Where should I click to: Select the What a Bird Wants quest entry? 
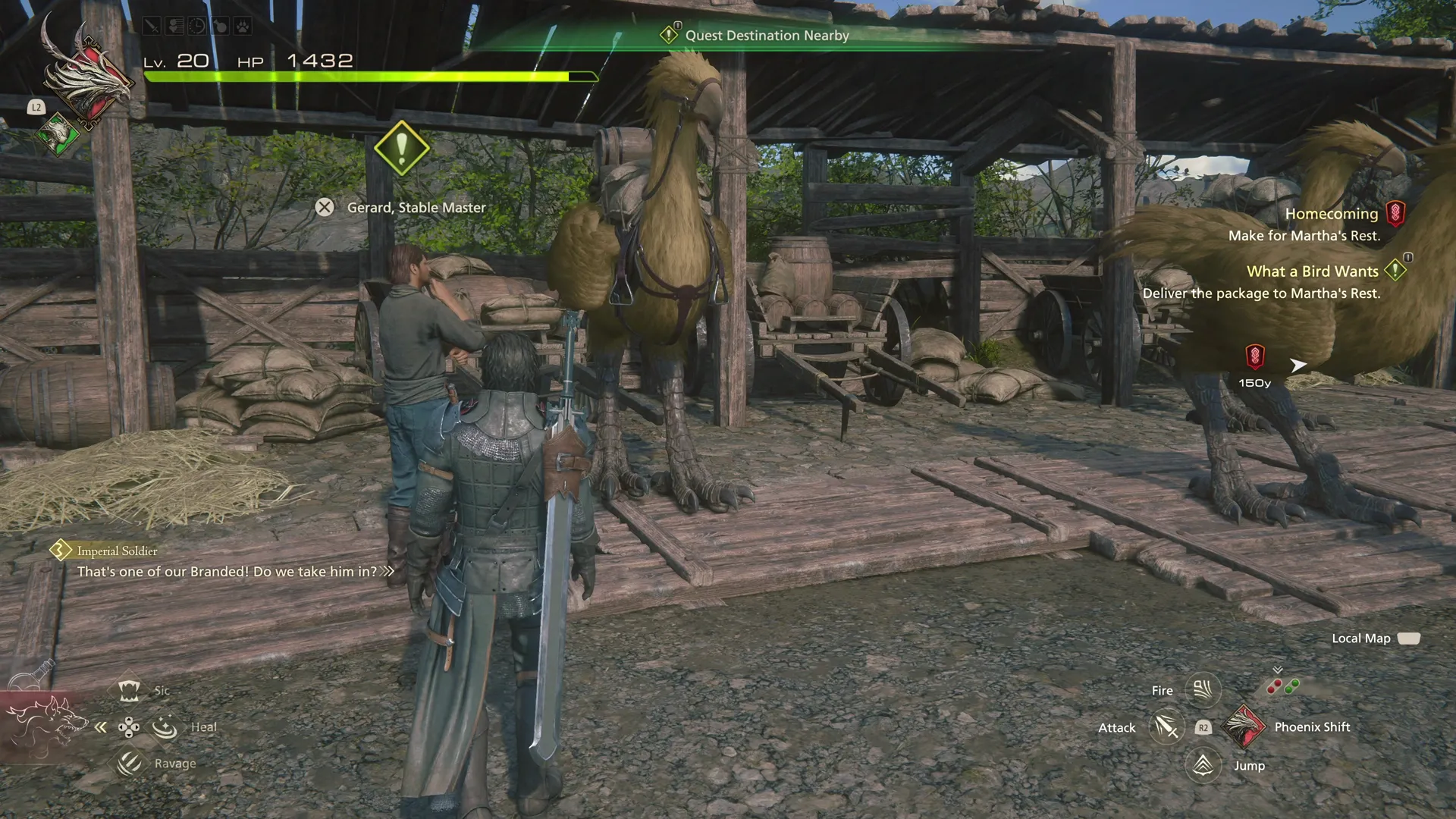click(x=1312, y=271)
